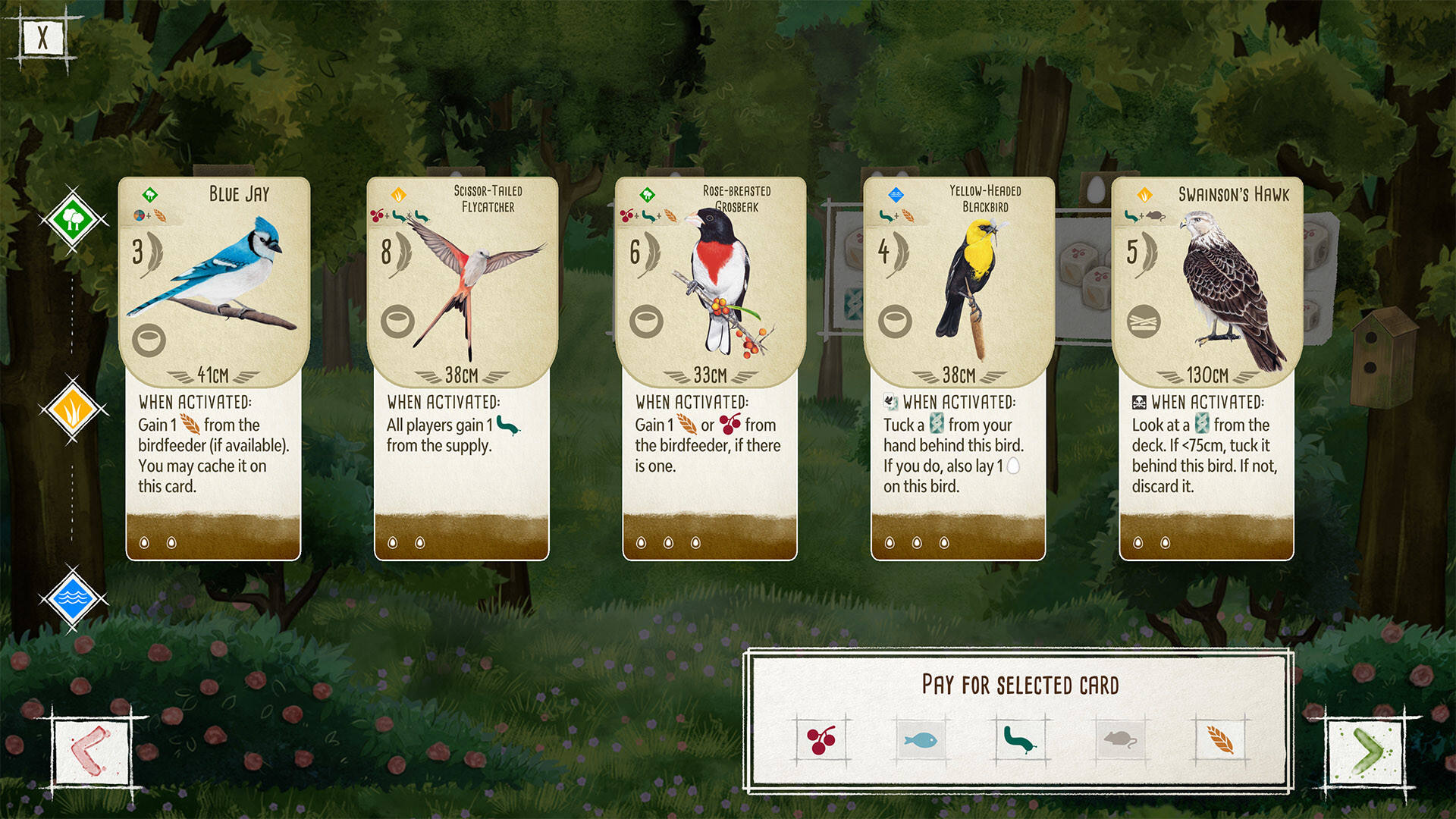Close the card selection screen with X
1456x819 pixels.
tap(42, 37)
